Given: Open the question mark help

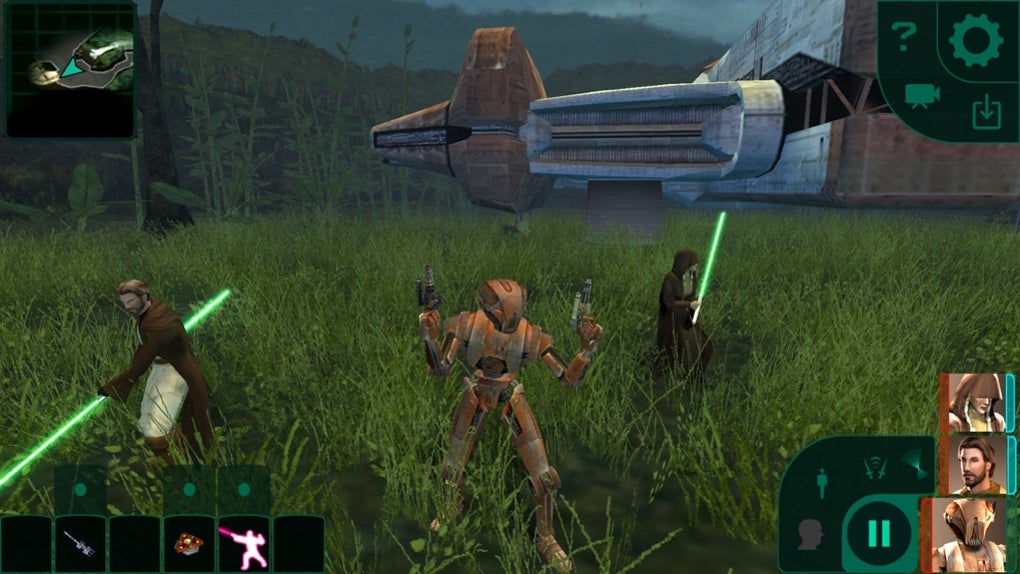Looking at the screenshot, I should [904, 38].
